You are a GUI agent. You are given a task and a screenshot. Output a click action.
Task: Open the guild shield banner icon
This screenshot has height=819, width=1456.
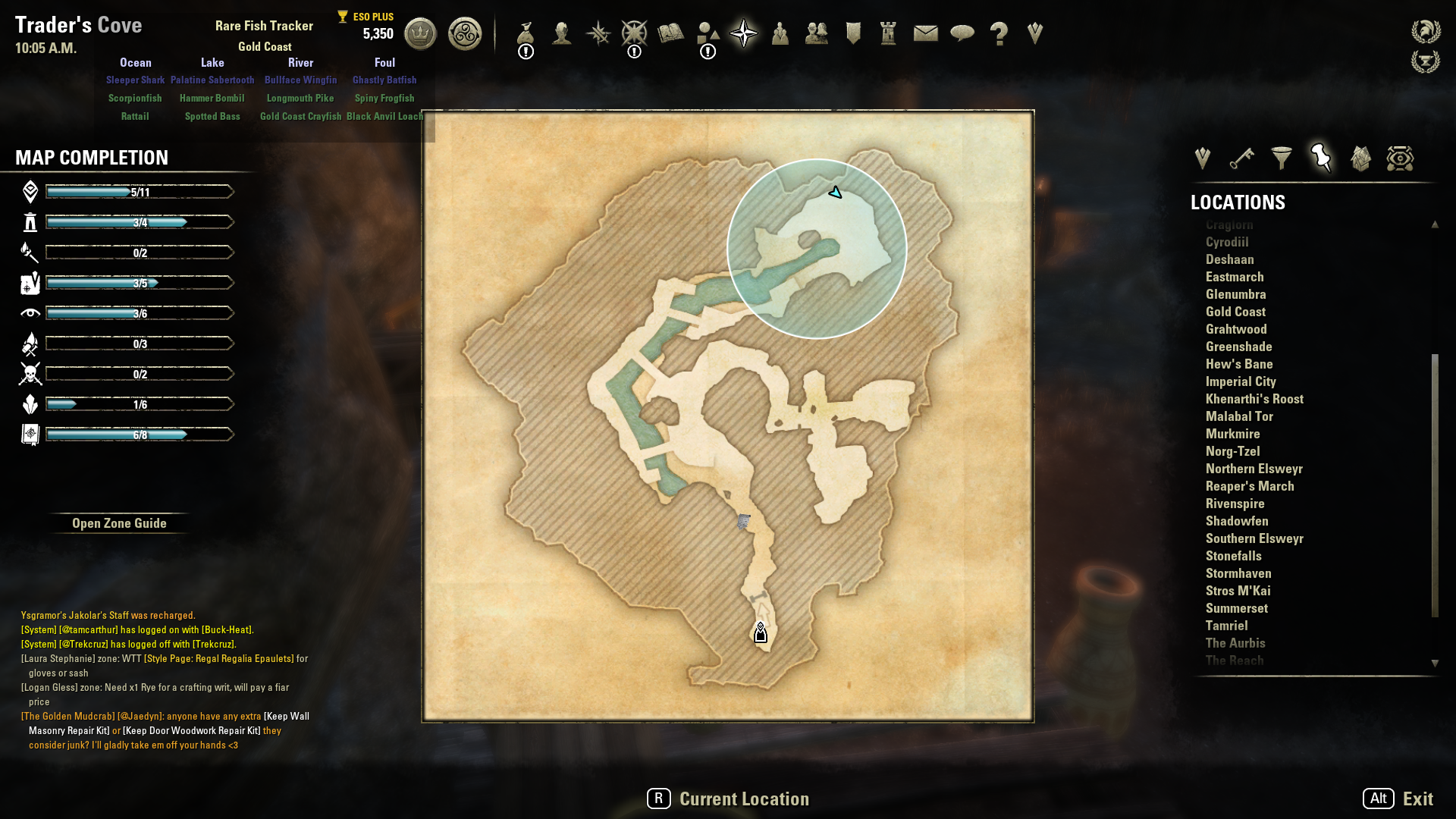click(x=853, y=33)
